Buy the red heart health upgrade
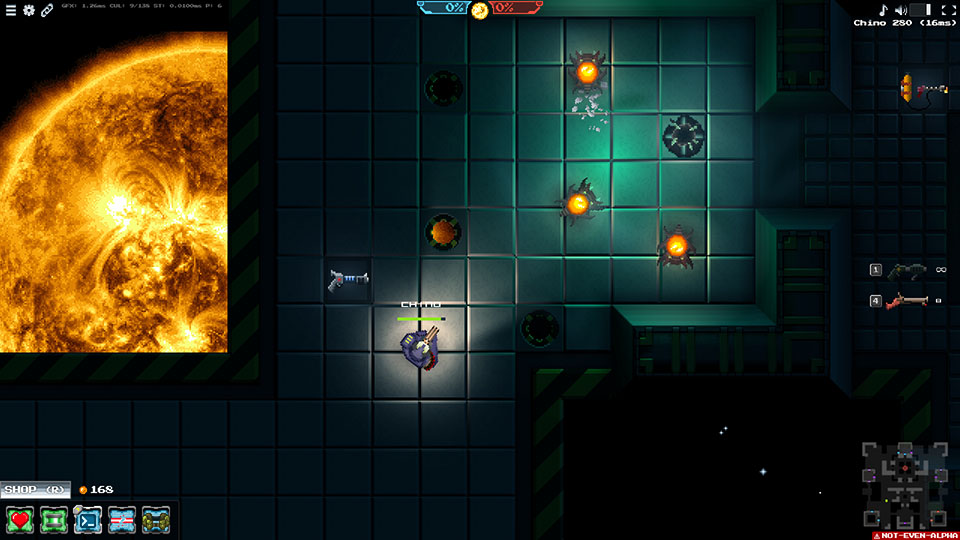This screenshot has width=960, height=540. (20, 520)
